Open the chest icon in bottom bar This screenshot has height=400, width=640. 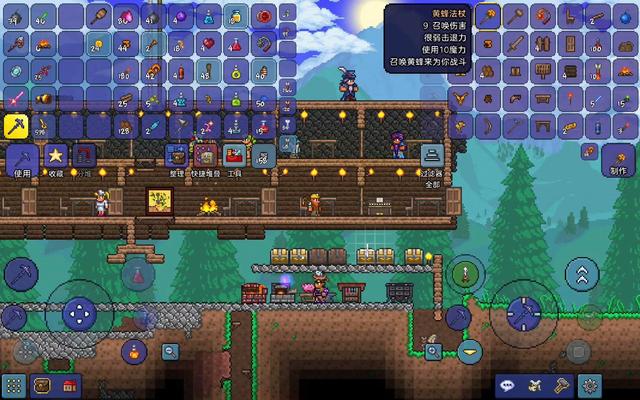click(42, 385)
